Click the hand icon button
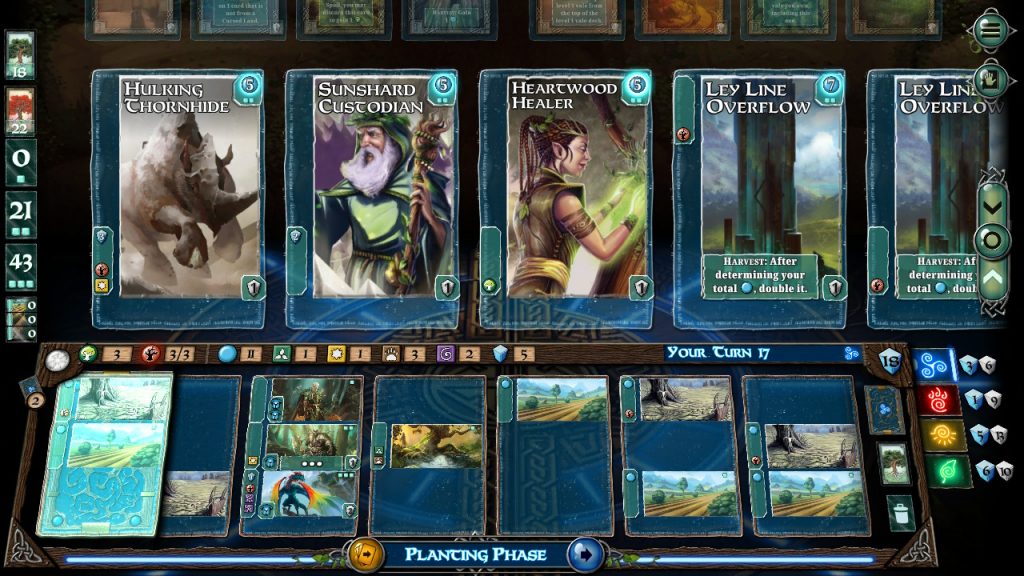Viewport: 1024px width, 576px height. coord(991,78)
